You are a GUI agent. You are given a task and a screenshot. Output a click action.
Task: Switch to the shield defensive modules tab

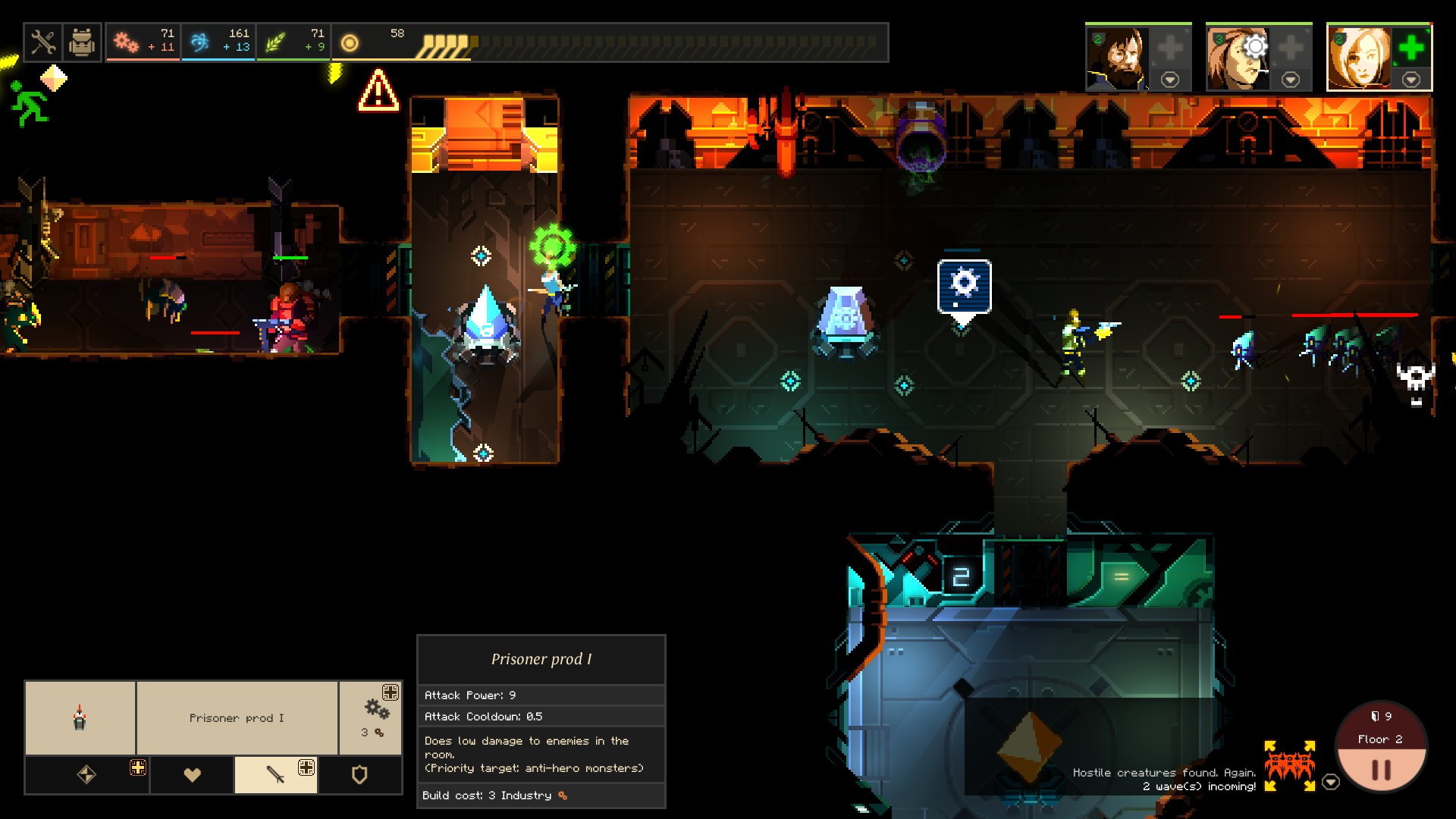click(x=359, y=774)
